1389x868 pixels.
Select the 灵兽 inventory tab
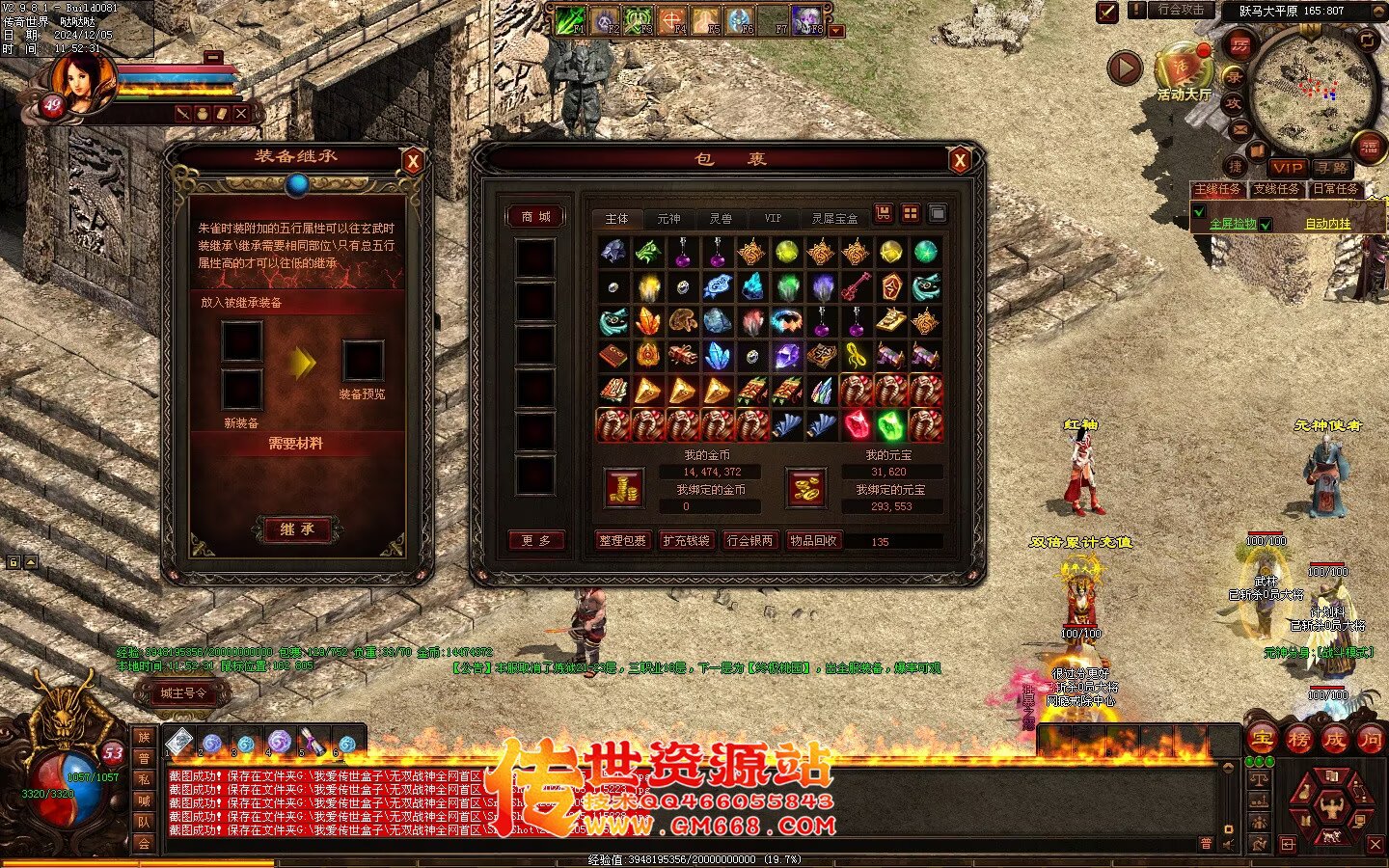click(721, 219)
